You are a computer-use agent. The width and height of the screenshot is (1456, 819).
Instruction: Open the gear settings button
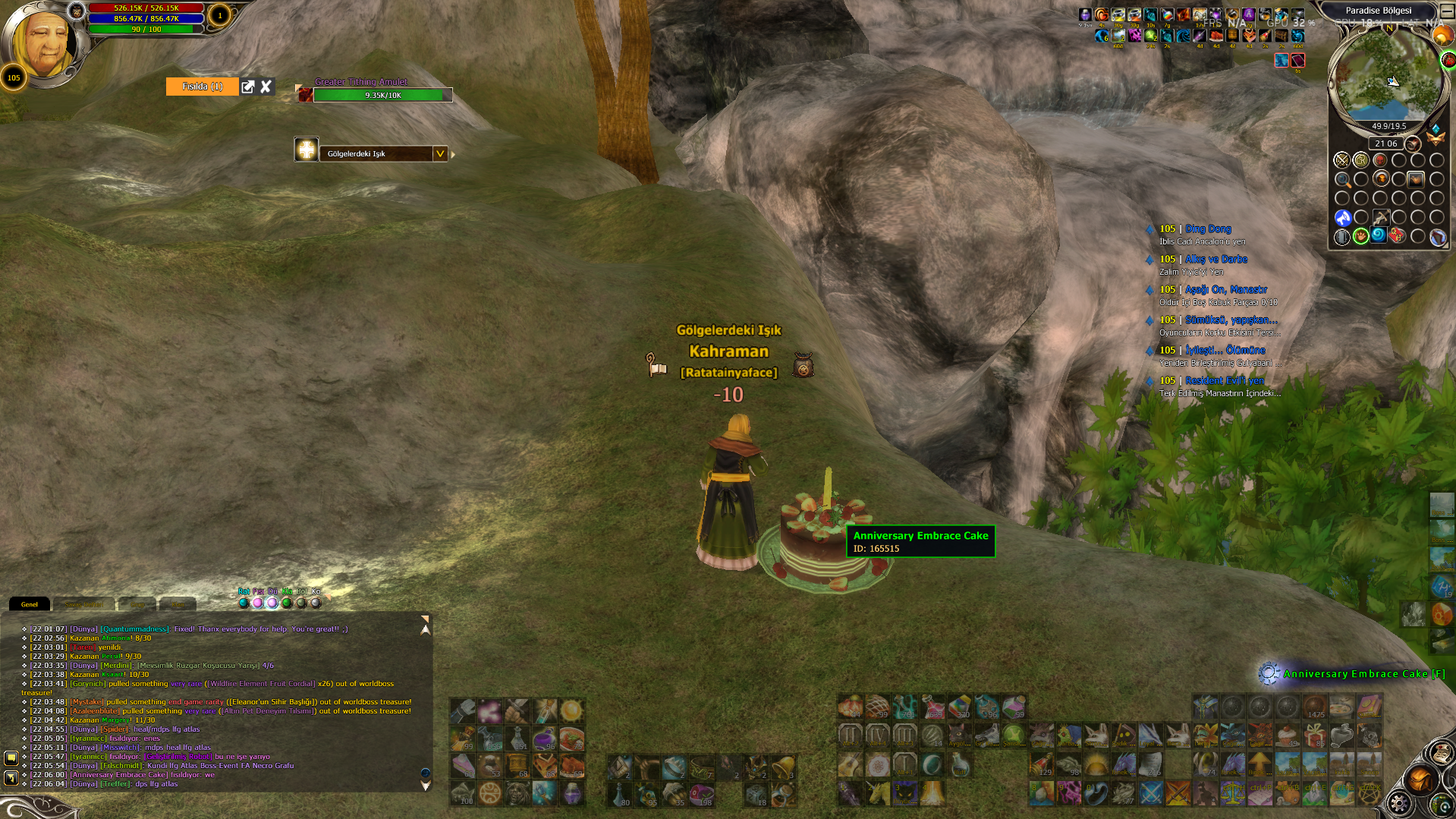pos(1400,803)
